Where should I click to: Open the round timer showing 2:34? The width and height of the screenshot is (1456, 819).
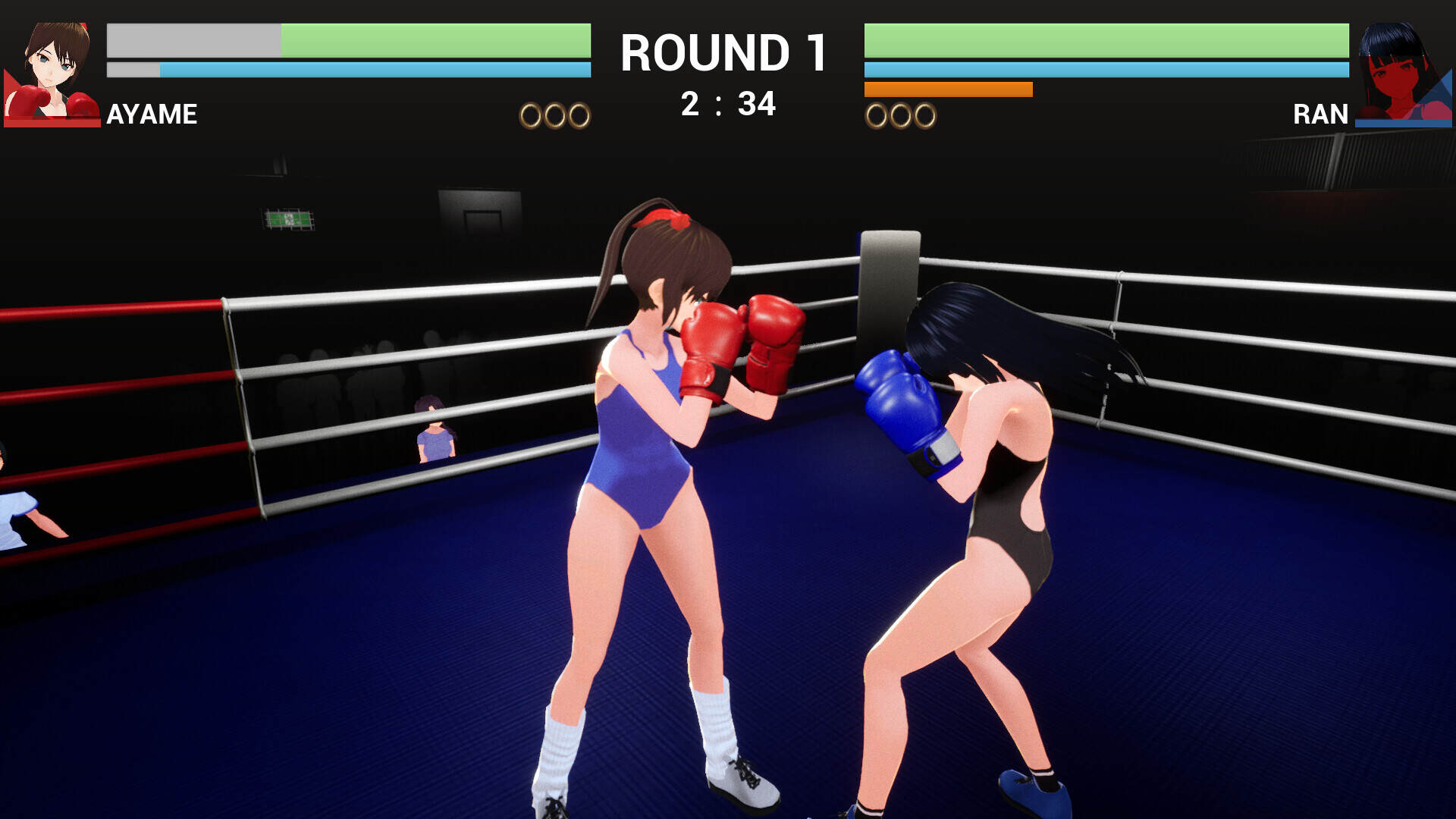[726, 103]
